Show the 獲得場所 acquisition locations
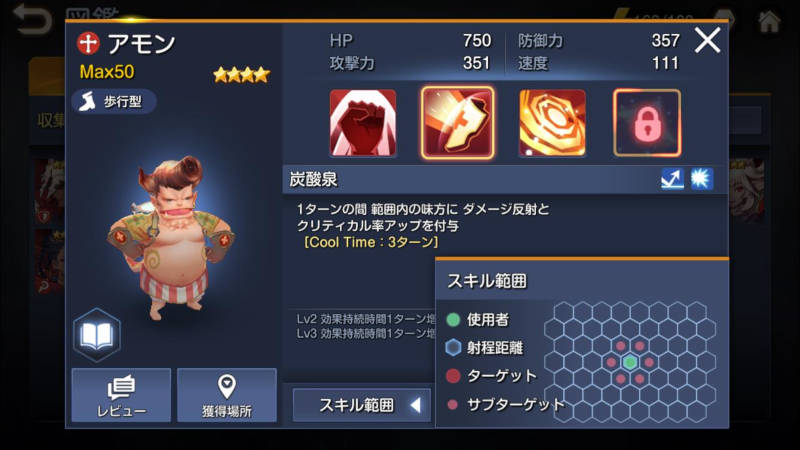 pos(226,395)
